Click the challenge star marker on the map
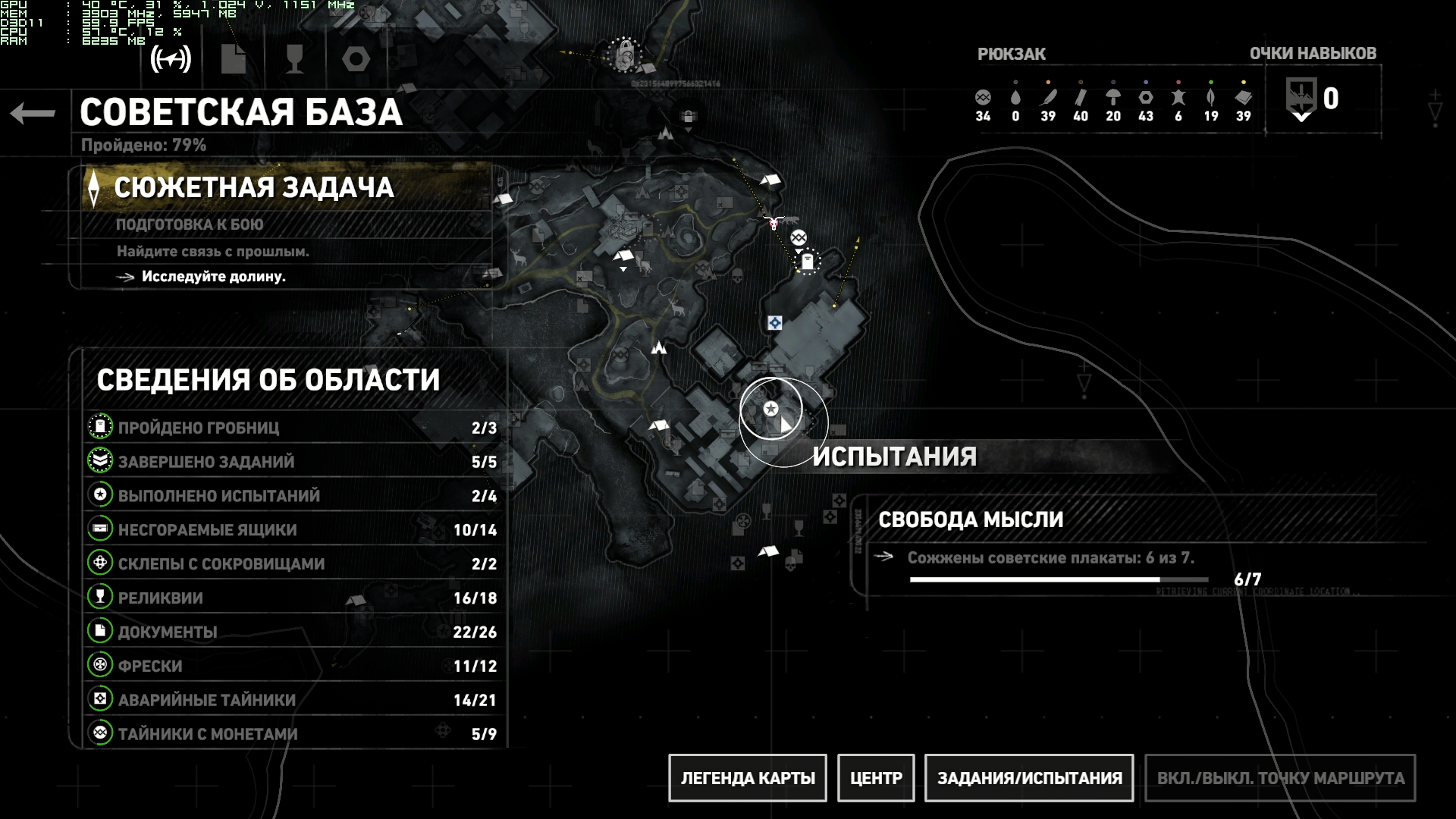Image resolution: width=1456 pixels, height=819 pixels. coord(770,409)
